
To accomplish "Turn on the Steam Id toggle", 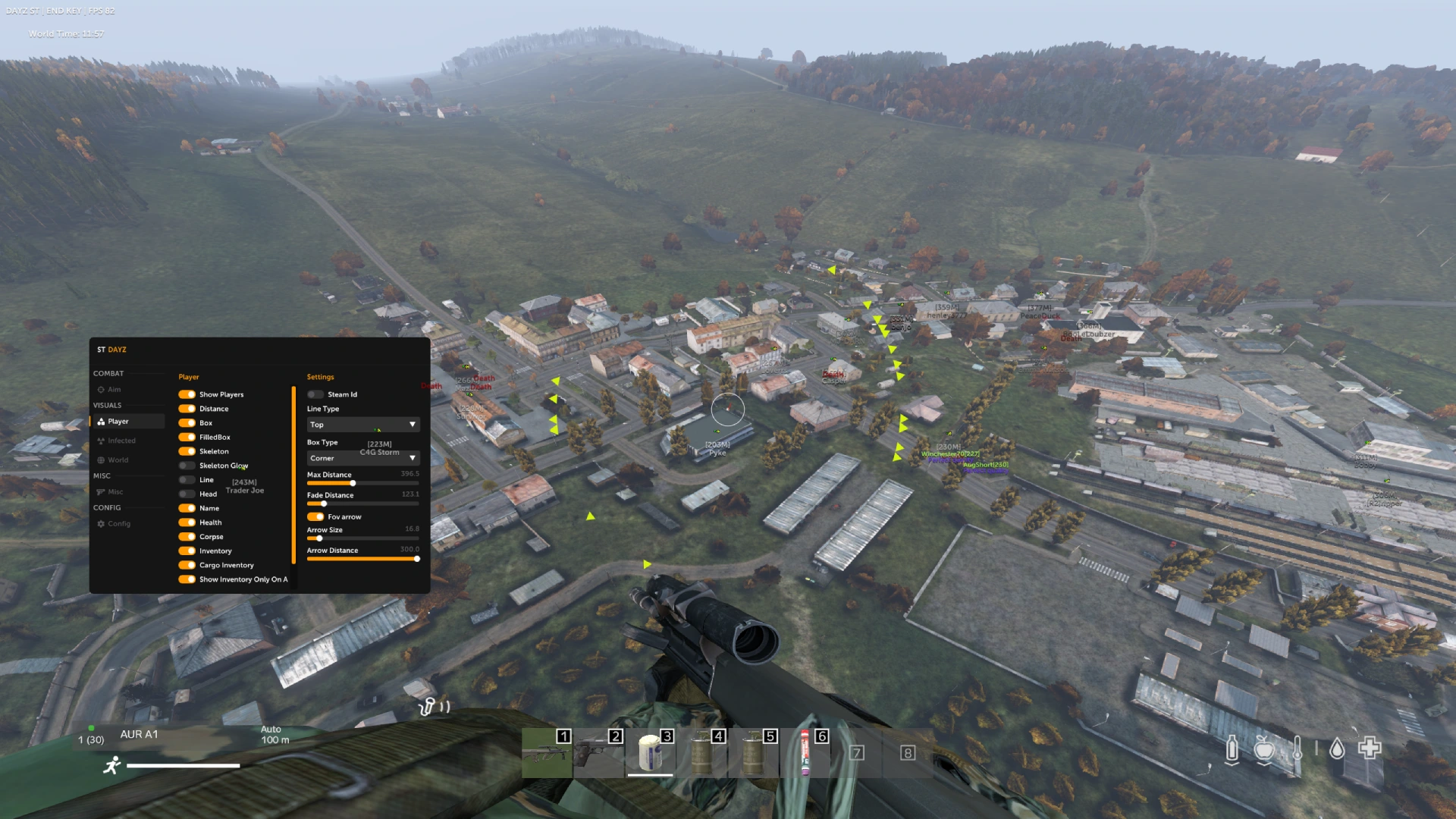I will pos(315,394).
